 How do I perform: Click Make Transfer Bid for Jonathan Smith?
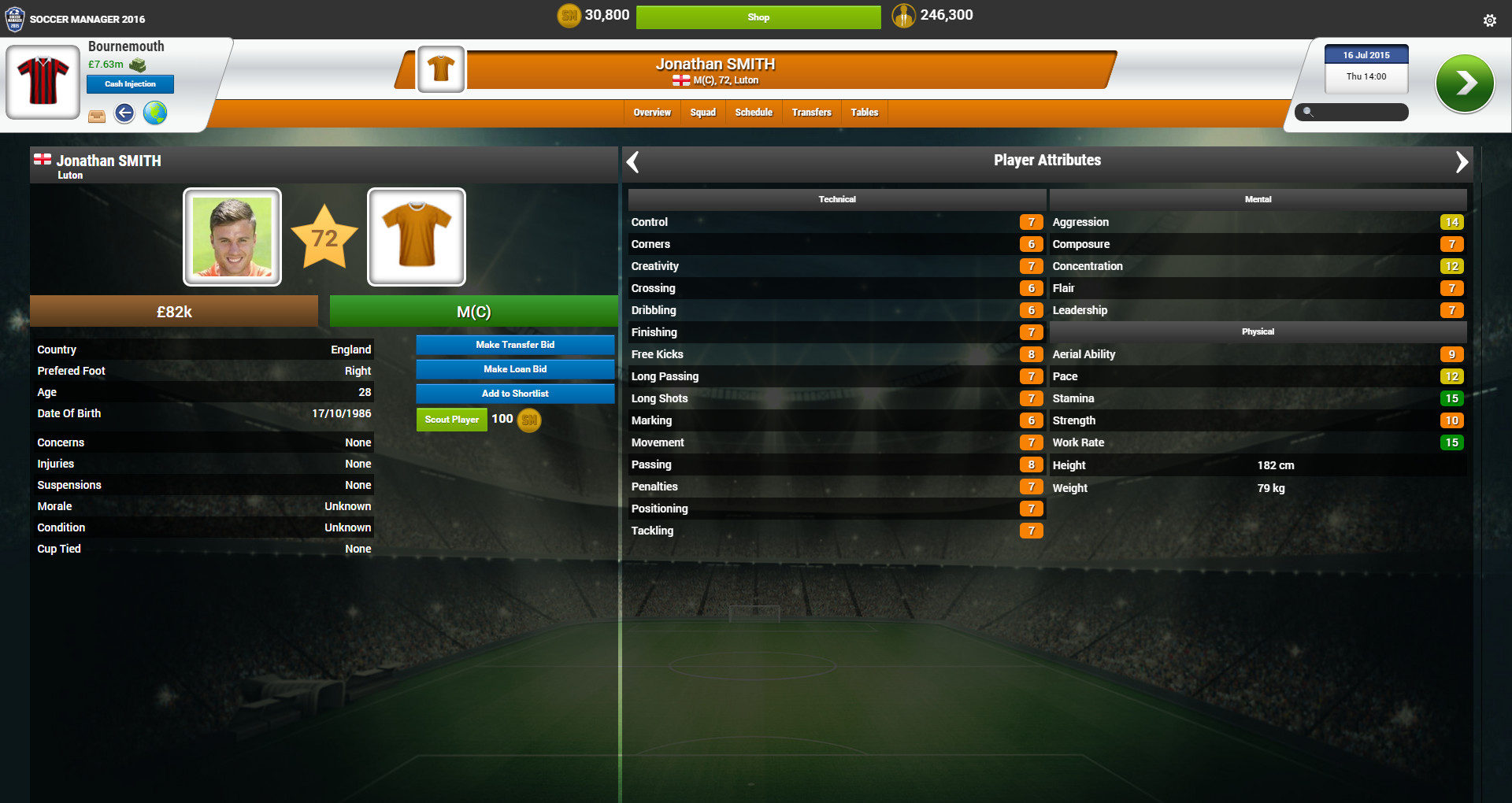(x=514, y=344)
